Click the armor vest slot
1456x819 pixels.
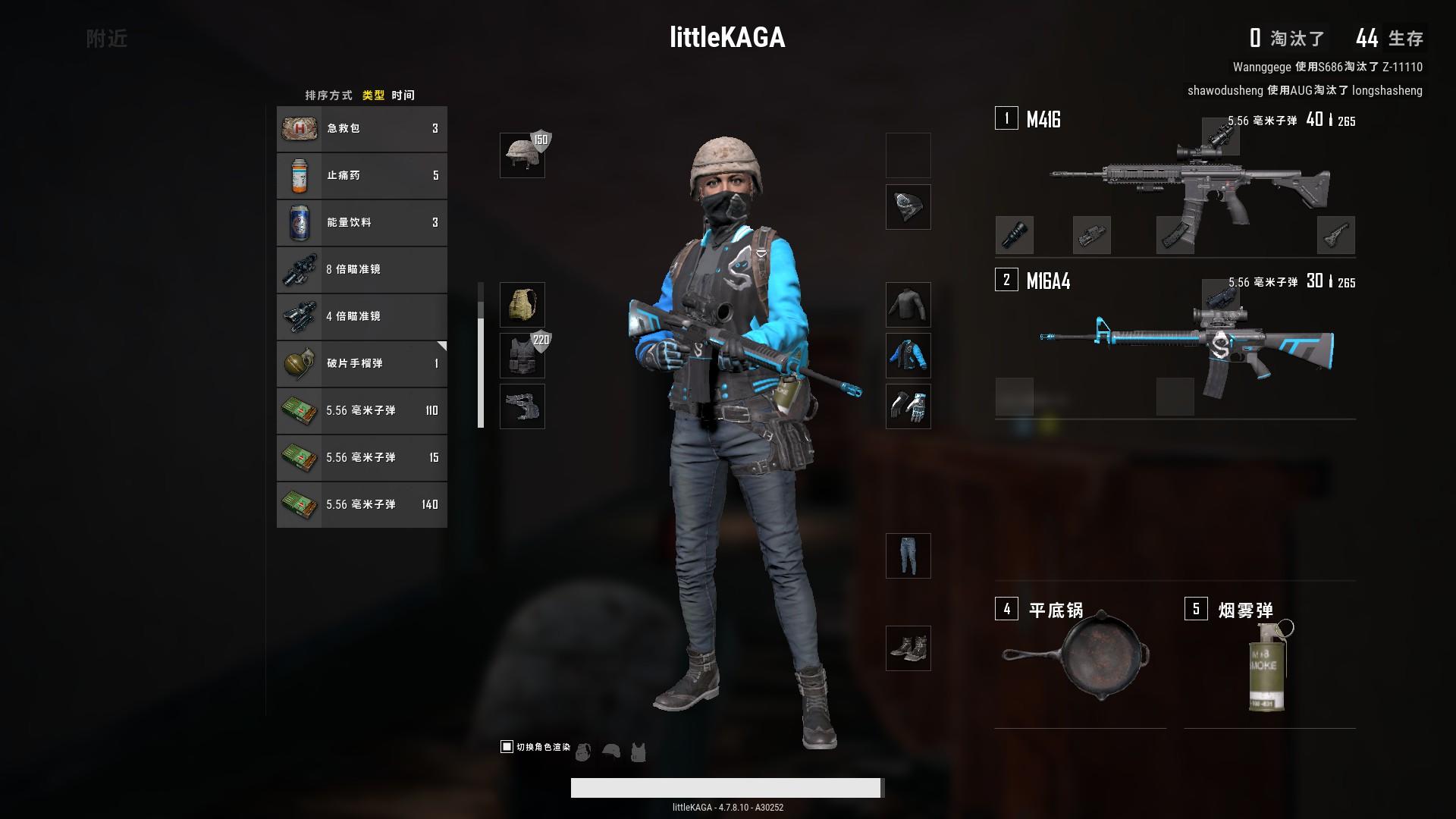click(x=522, y=356)
